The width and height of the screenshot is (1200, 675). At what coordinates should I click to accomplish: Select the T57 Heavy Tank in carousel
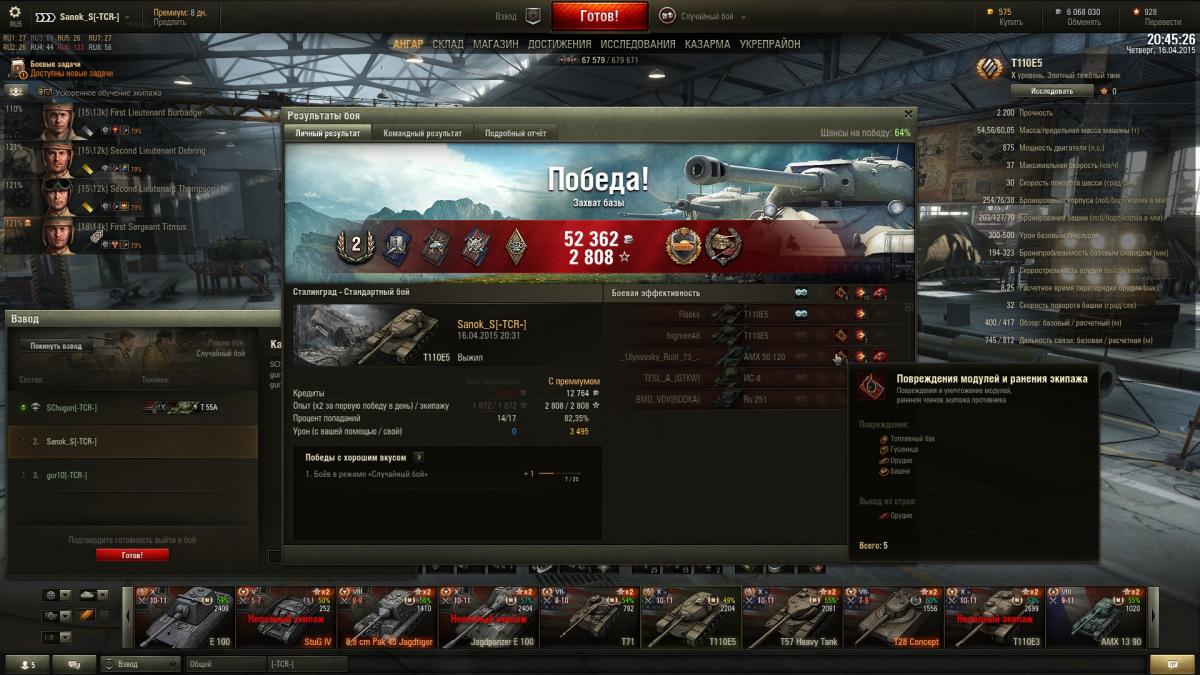[792, 617]
